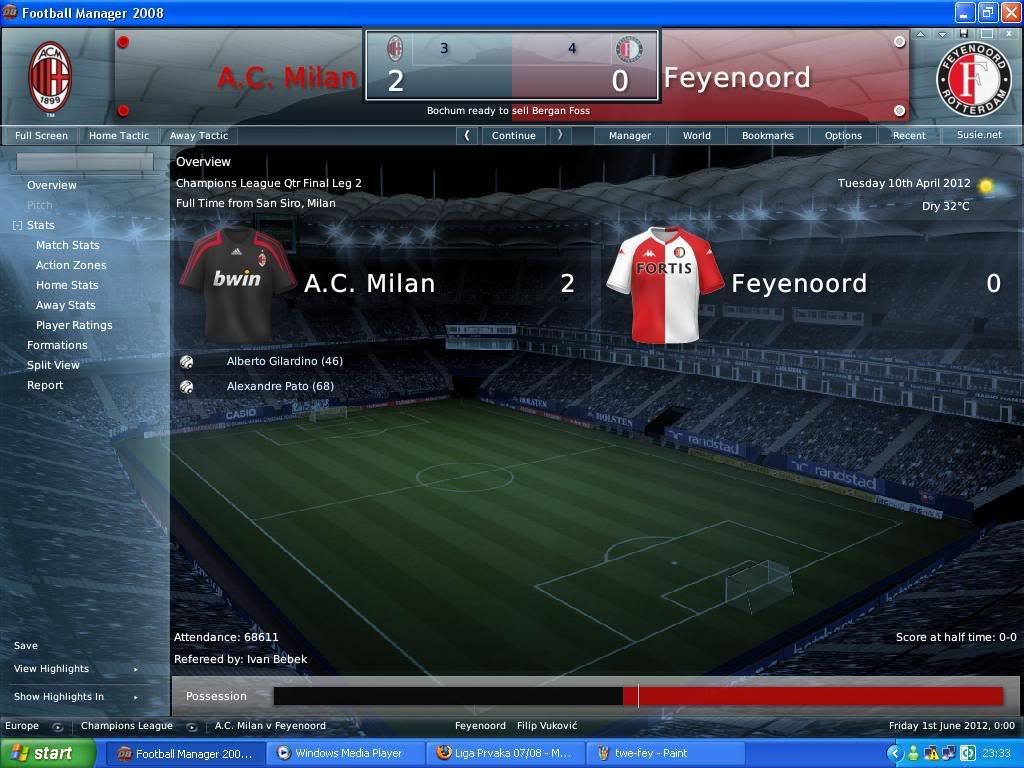Select Match Stats in the sidebar

click(x=68, y=245)
